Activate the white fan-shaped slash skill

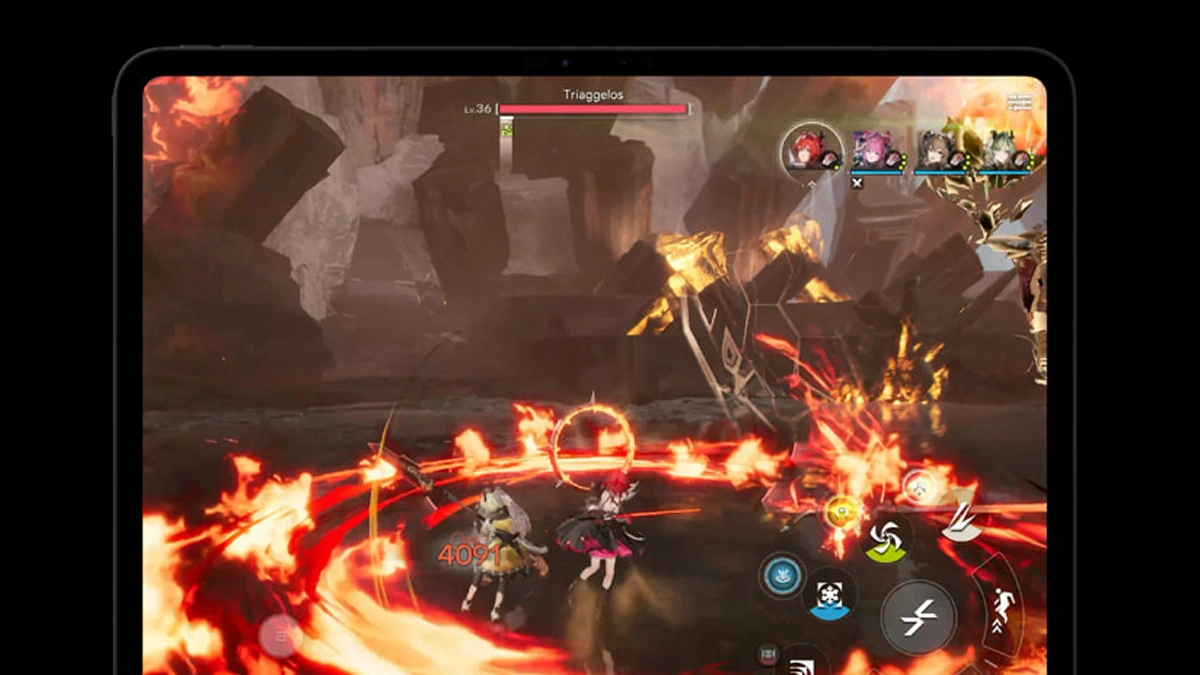pos(960,524)
